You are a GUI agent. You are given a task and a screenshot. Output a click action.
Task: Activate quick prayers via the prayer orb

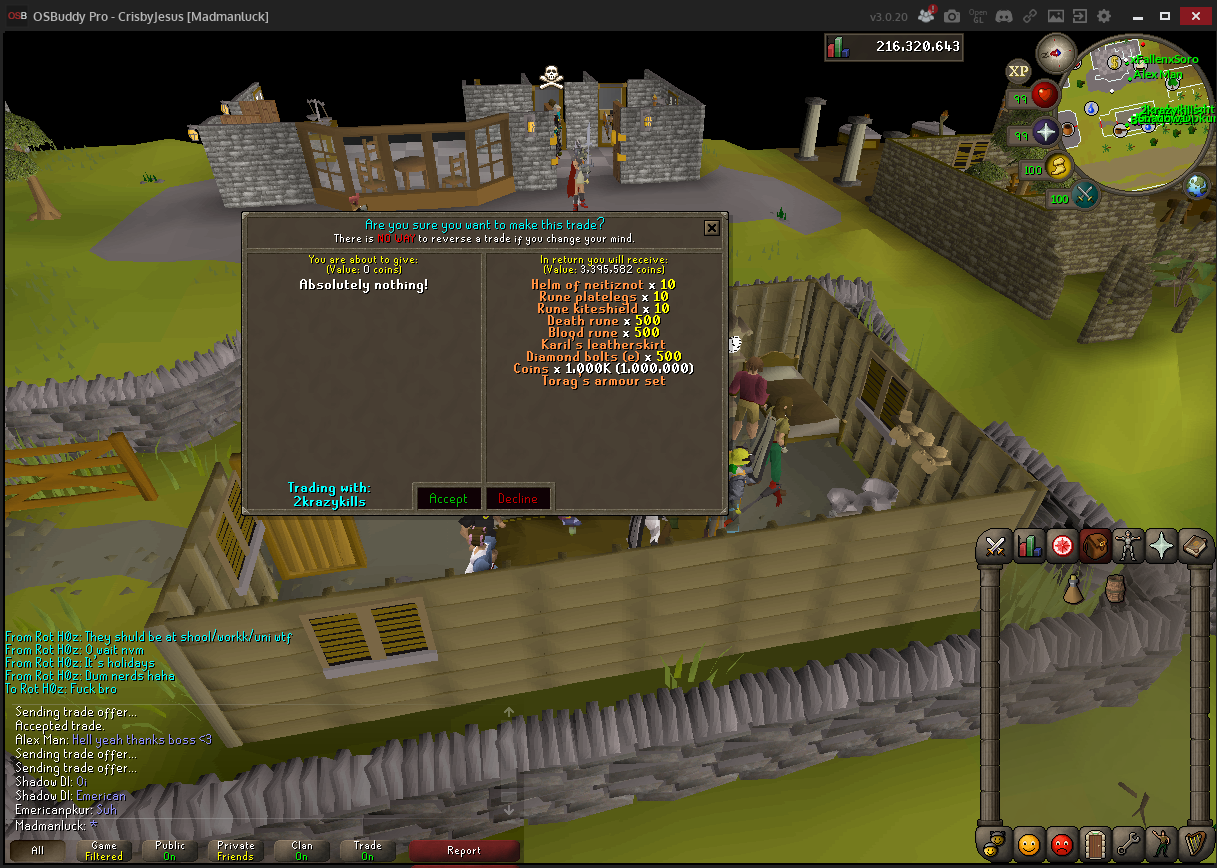tap(1046, 132)
